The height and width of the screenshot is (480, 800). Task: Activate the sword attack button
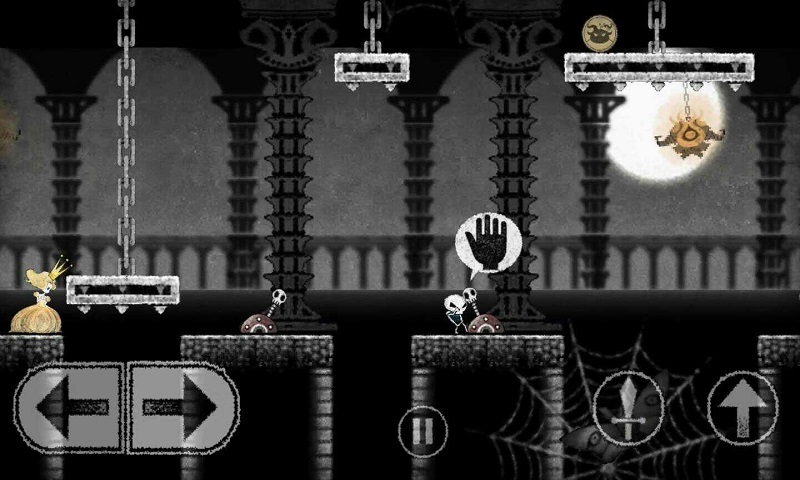point(628,408)
